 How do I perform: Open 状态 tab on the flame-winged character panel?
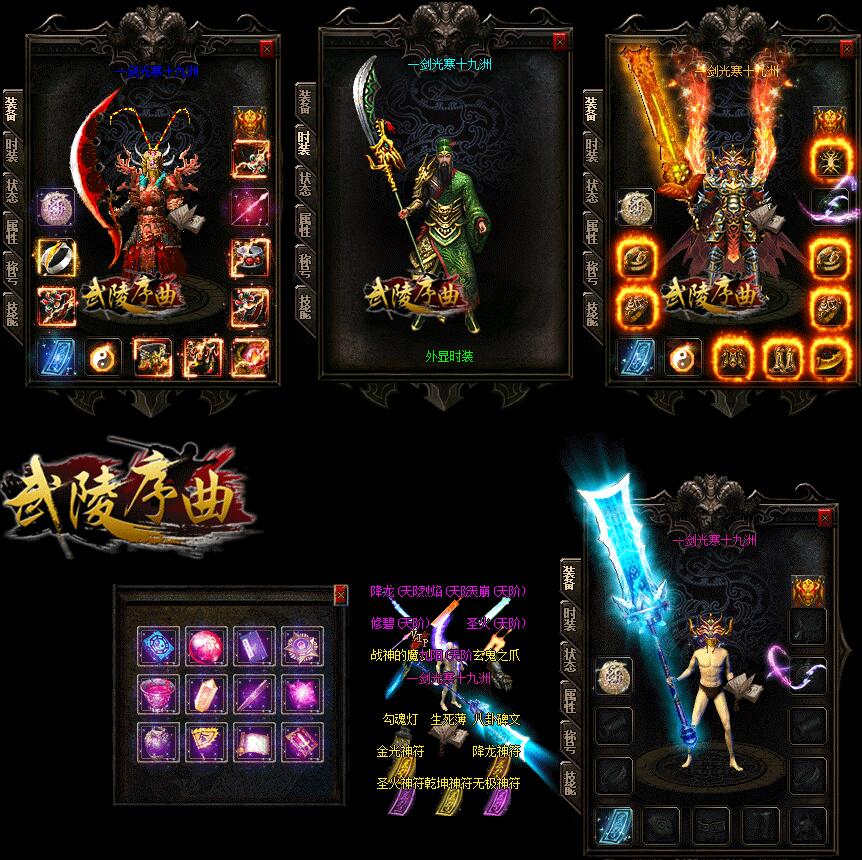592,191
